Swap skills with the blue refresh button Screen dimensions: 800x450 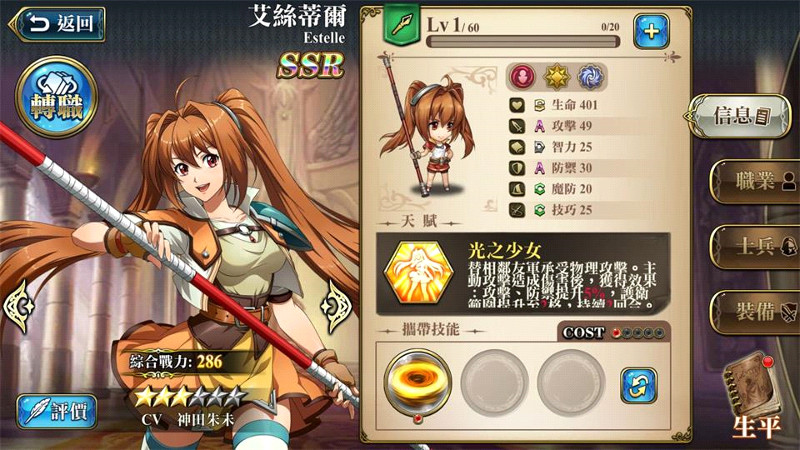[x=638, y=383]
